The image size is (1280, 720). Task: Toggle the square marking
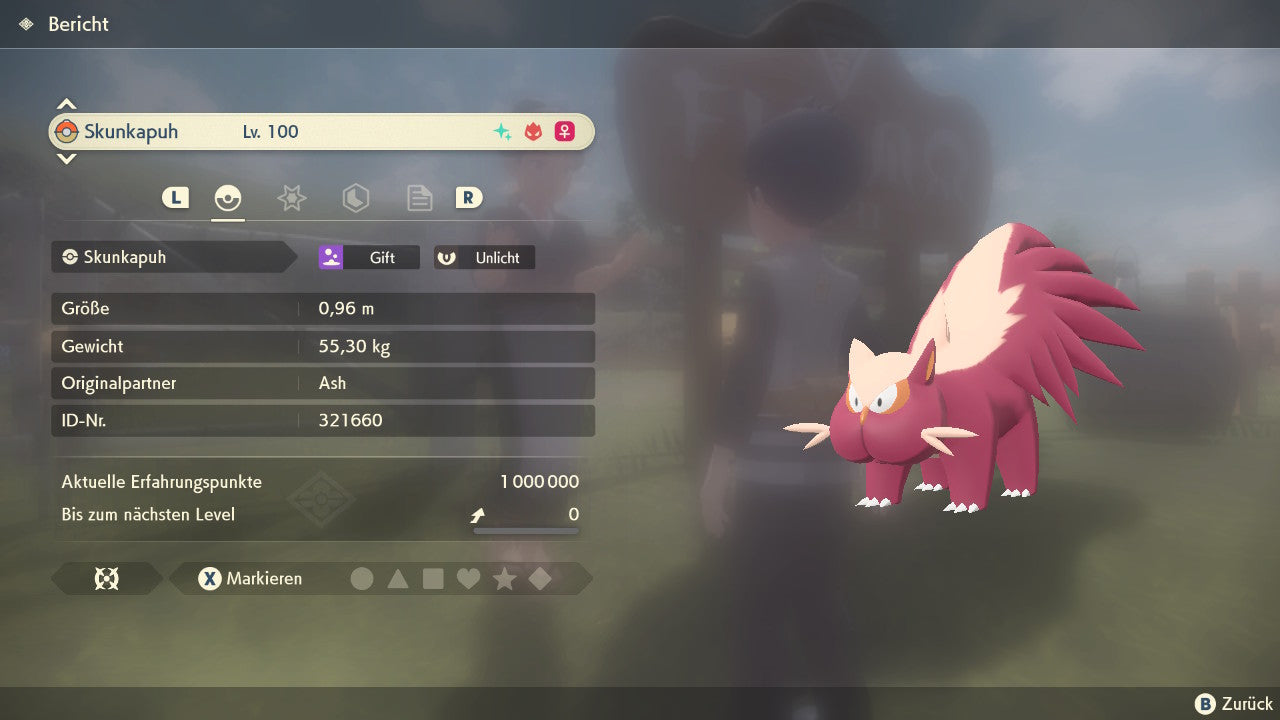tap(433, 578)
